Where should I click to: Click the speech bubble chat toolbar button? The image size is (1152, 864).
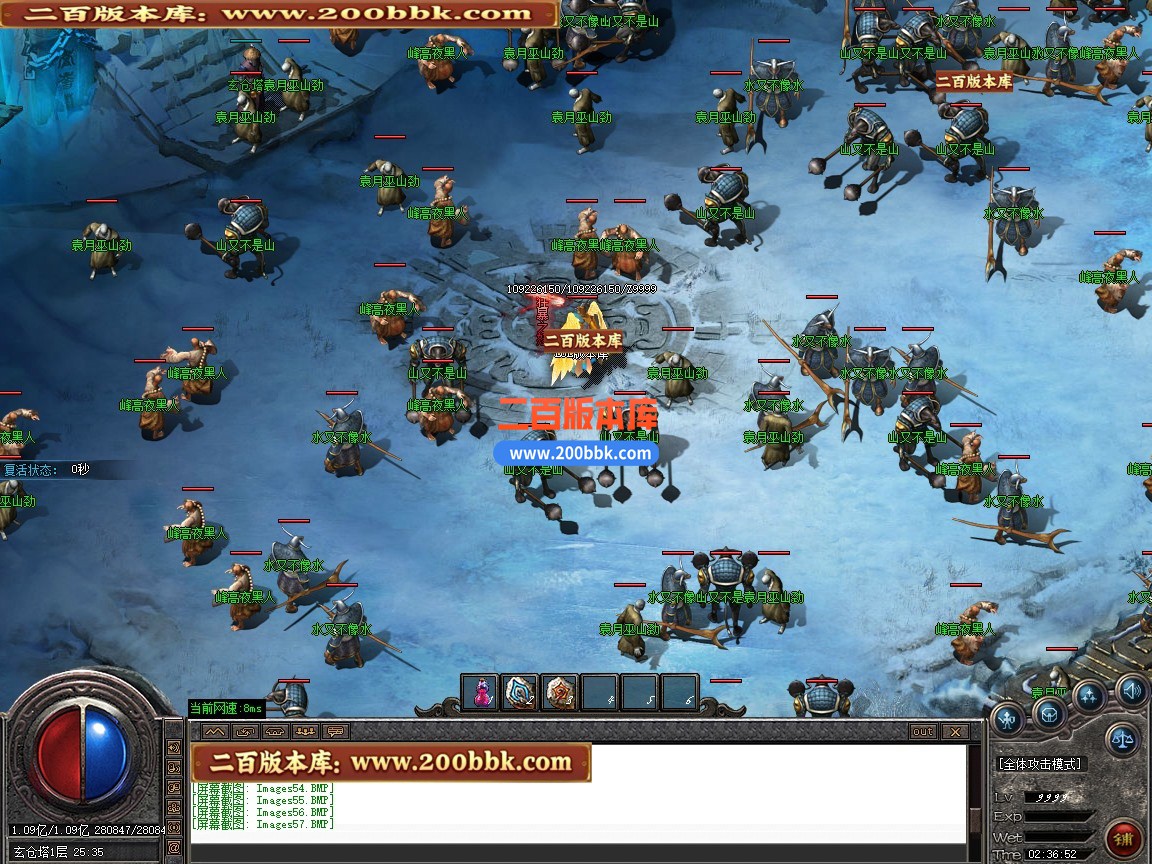(x=335, y=732)
